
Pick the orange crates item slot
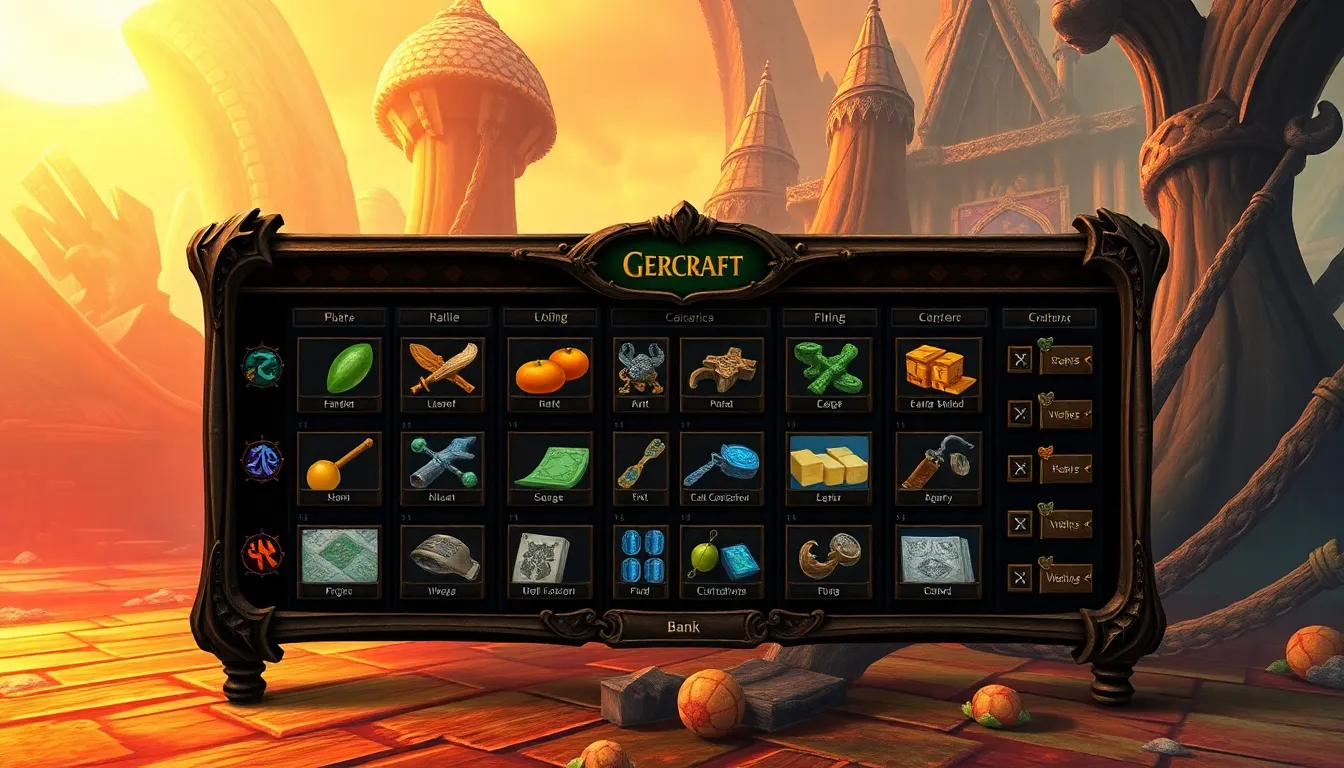pos(937,368)
